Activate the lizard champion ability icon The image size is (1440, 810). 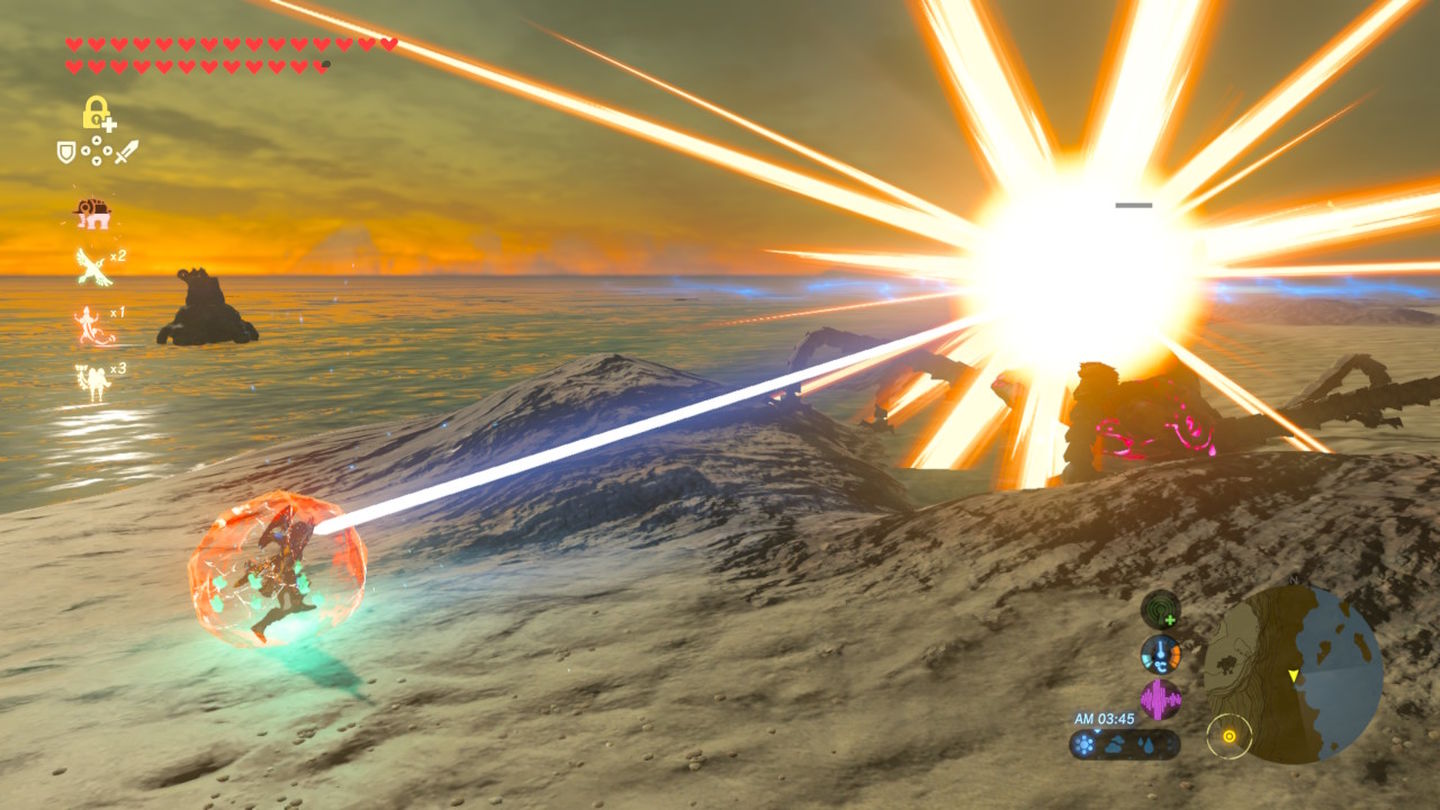pos(93,325)
